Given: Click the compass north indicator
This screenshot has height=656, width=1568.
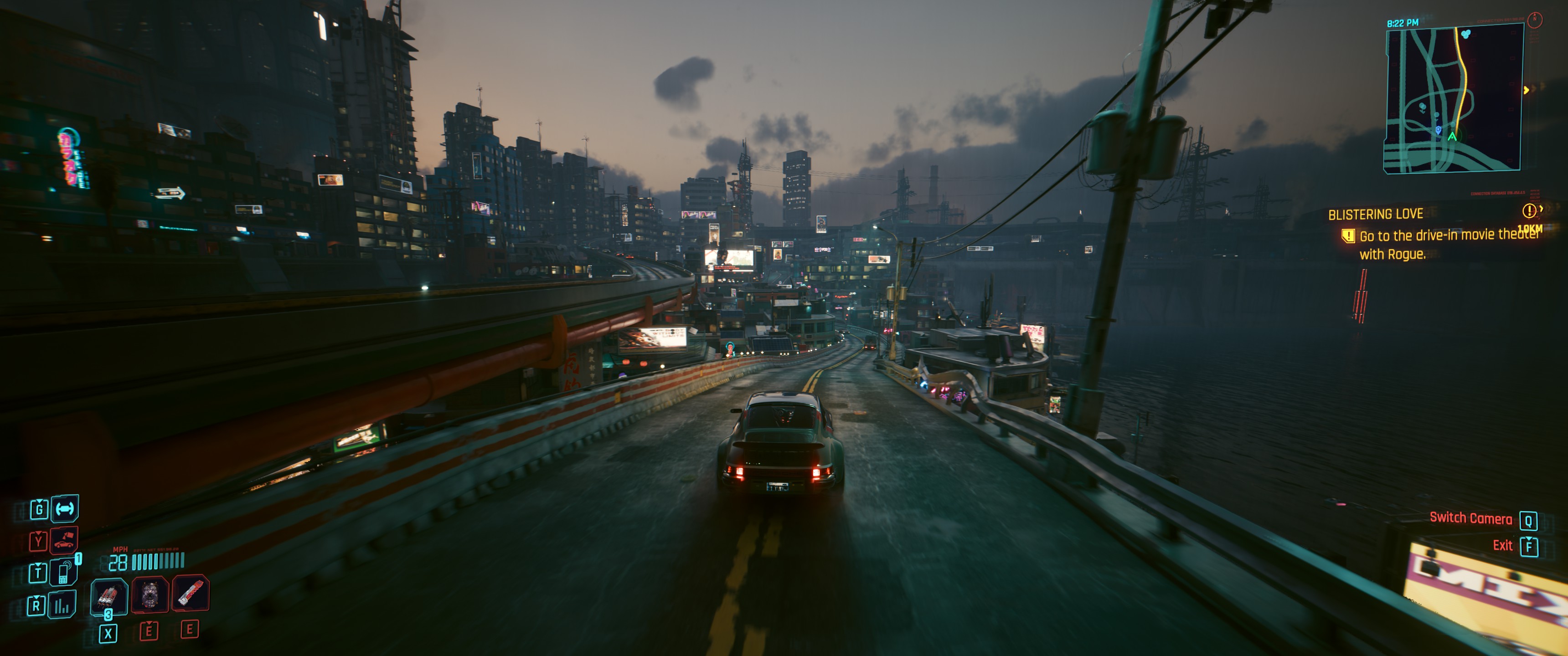Looking at the screenshot, I should [1535, 20].
